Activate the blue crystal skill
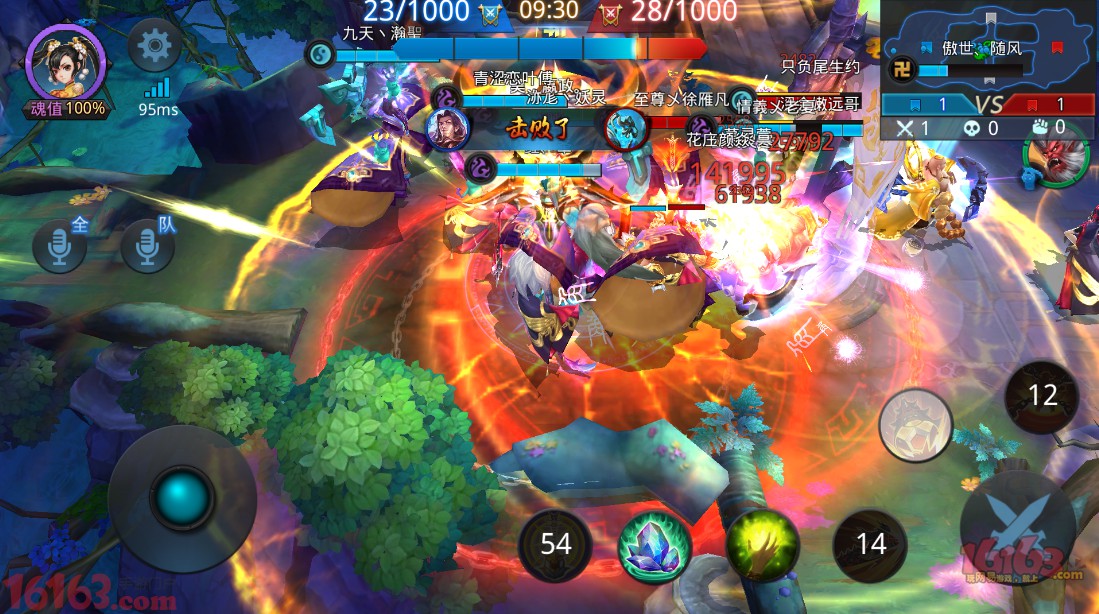The image size is (1099, 614). [654, 545]
